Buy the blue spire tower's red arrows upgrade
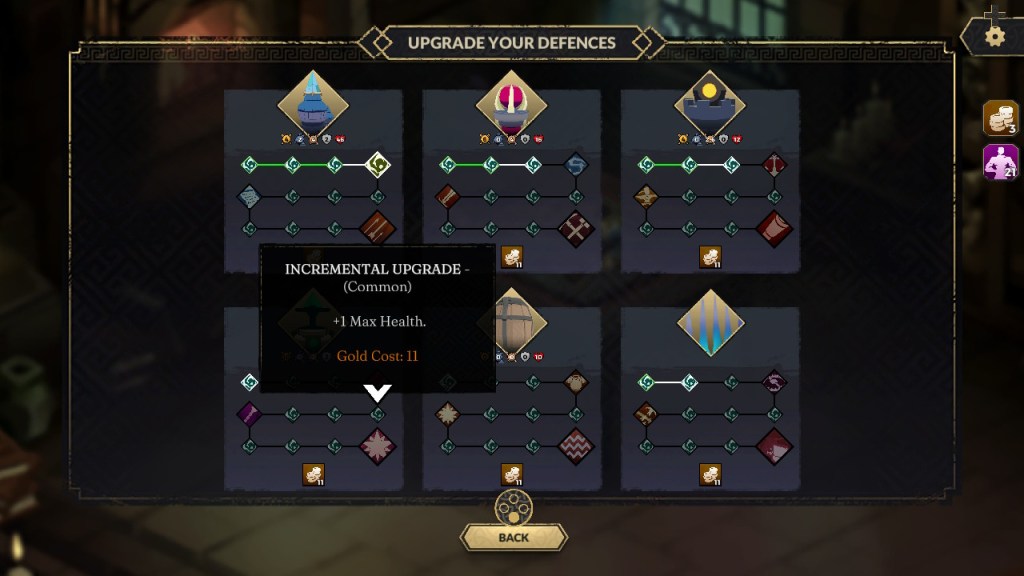The height and width of the screenshot is (576, 1024). point(377,228)
